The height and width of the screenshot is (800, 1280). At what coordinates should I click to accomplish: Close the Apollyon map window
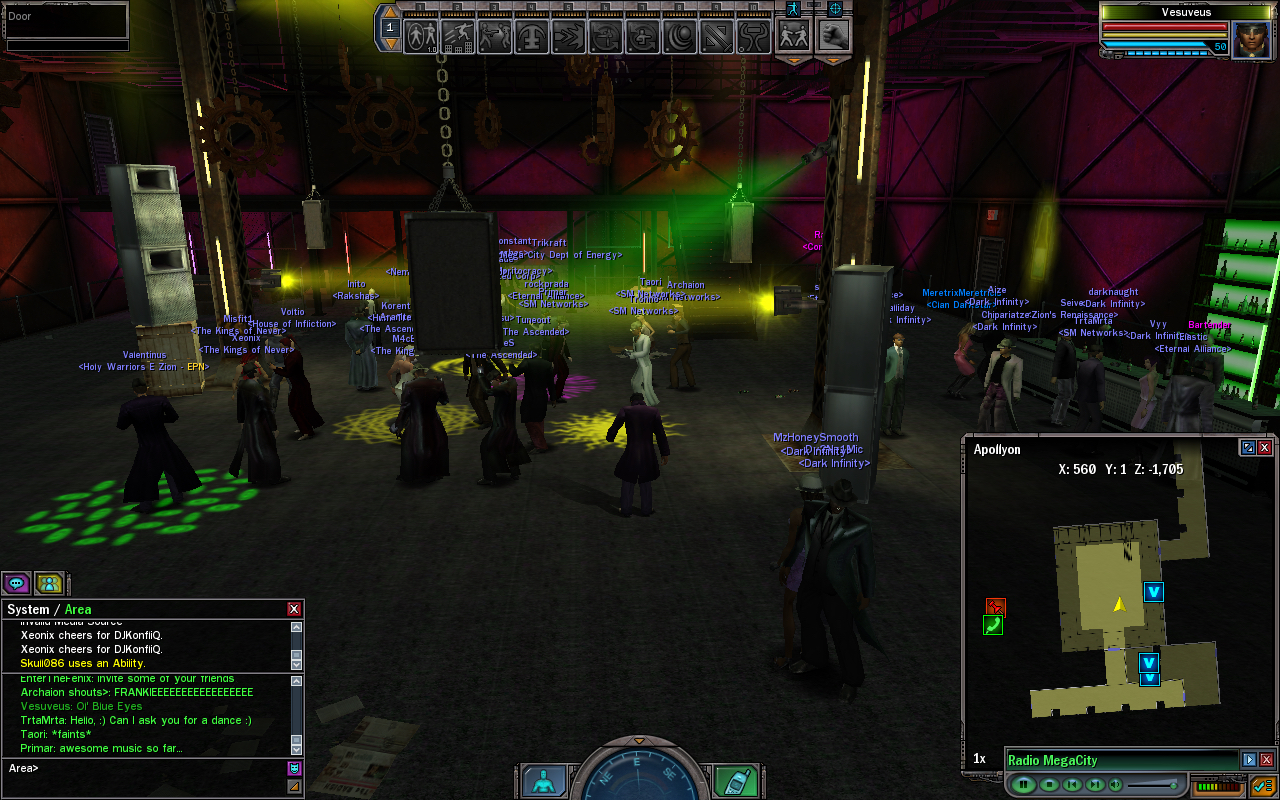[x=1265, y=448]
